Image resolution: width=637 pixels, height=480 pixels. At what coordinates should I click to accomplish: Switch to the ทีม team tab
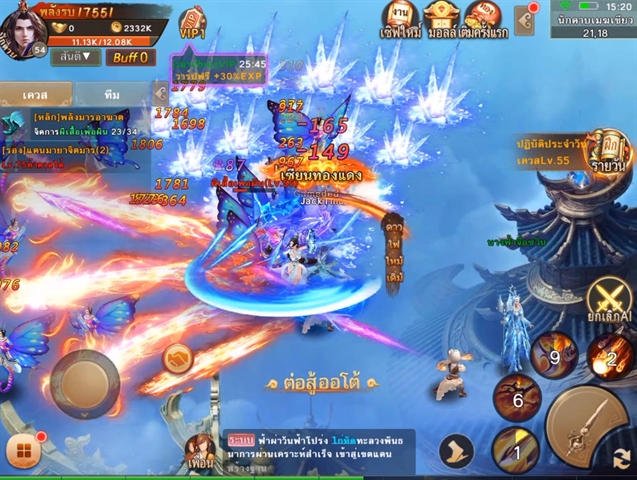[111, 93]
